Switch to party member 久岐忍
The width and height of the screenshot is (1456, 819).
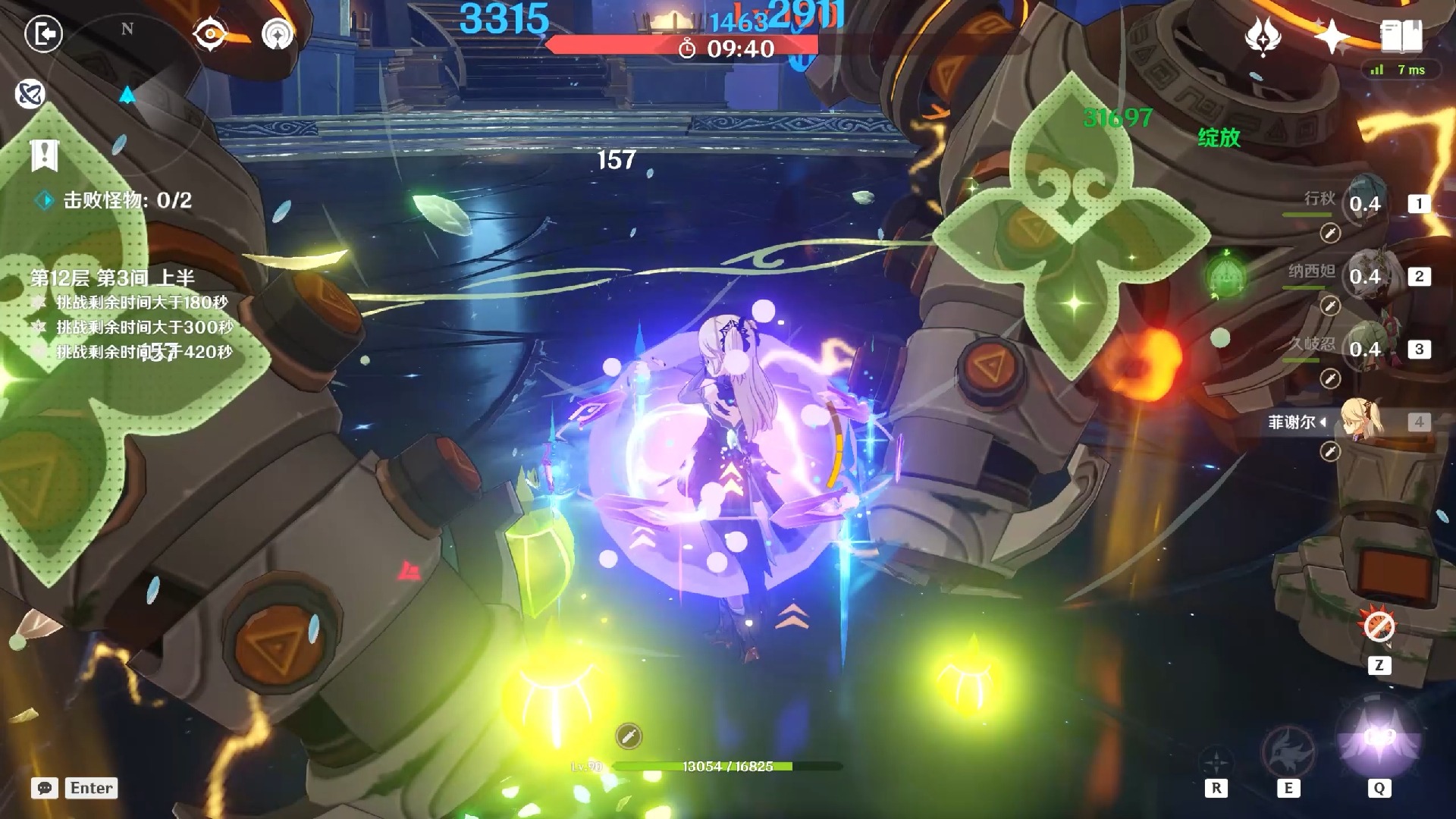point(1365,349)
